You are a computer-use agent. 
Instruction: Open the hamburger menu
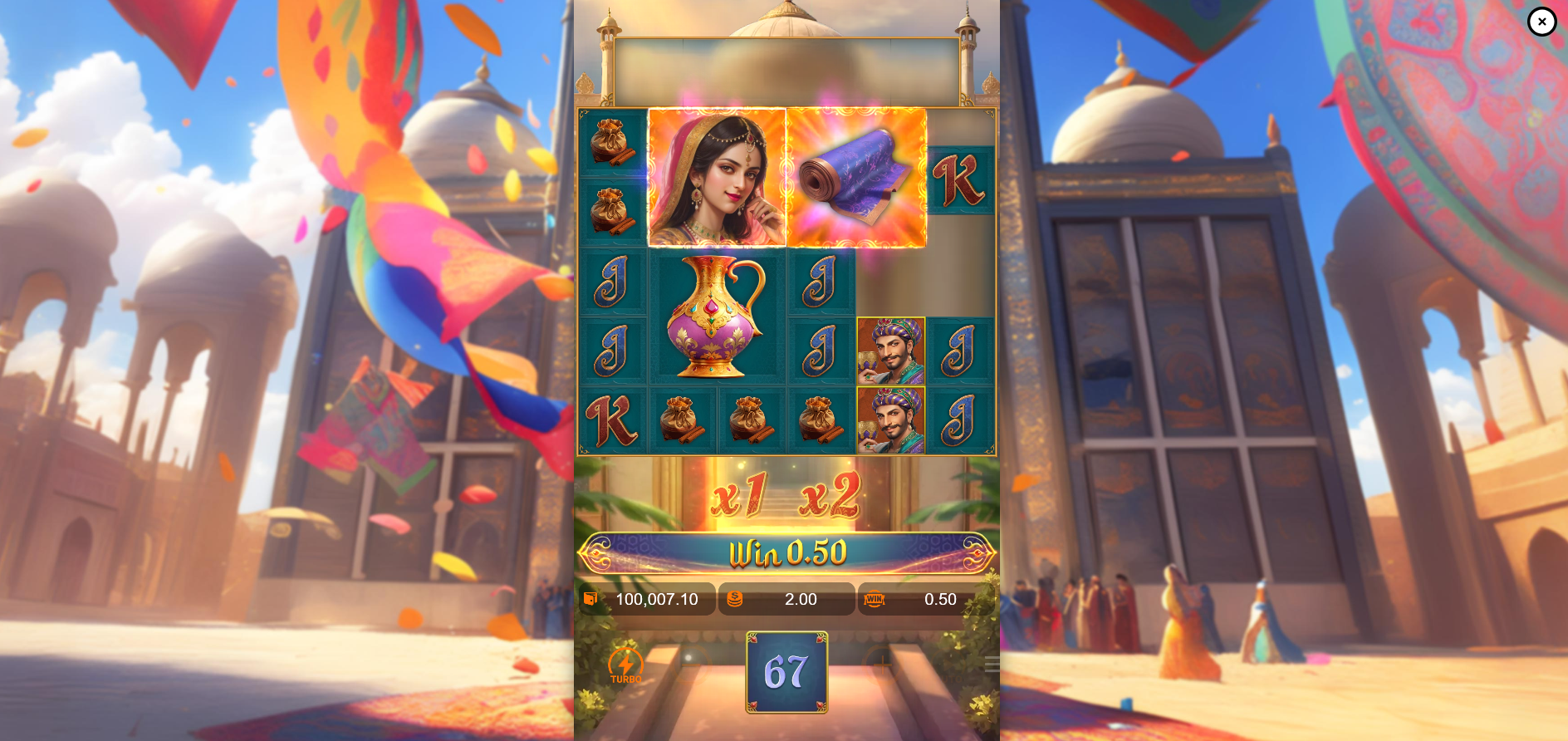click(992, 665)
